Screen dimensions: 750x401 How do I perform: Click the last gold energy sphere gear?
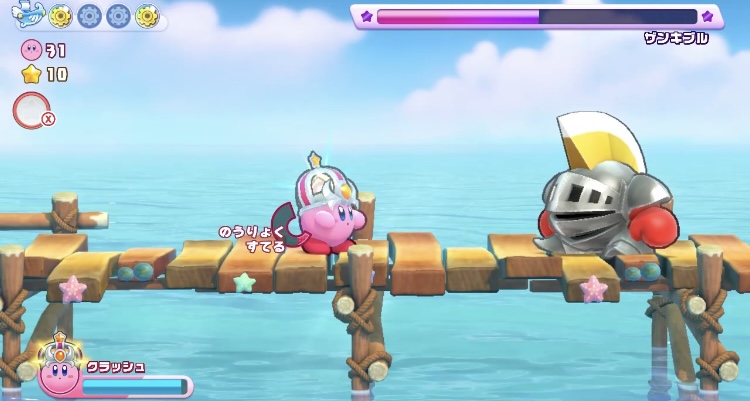click(147, 16)
